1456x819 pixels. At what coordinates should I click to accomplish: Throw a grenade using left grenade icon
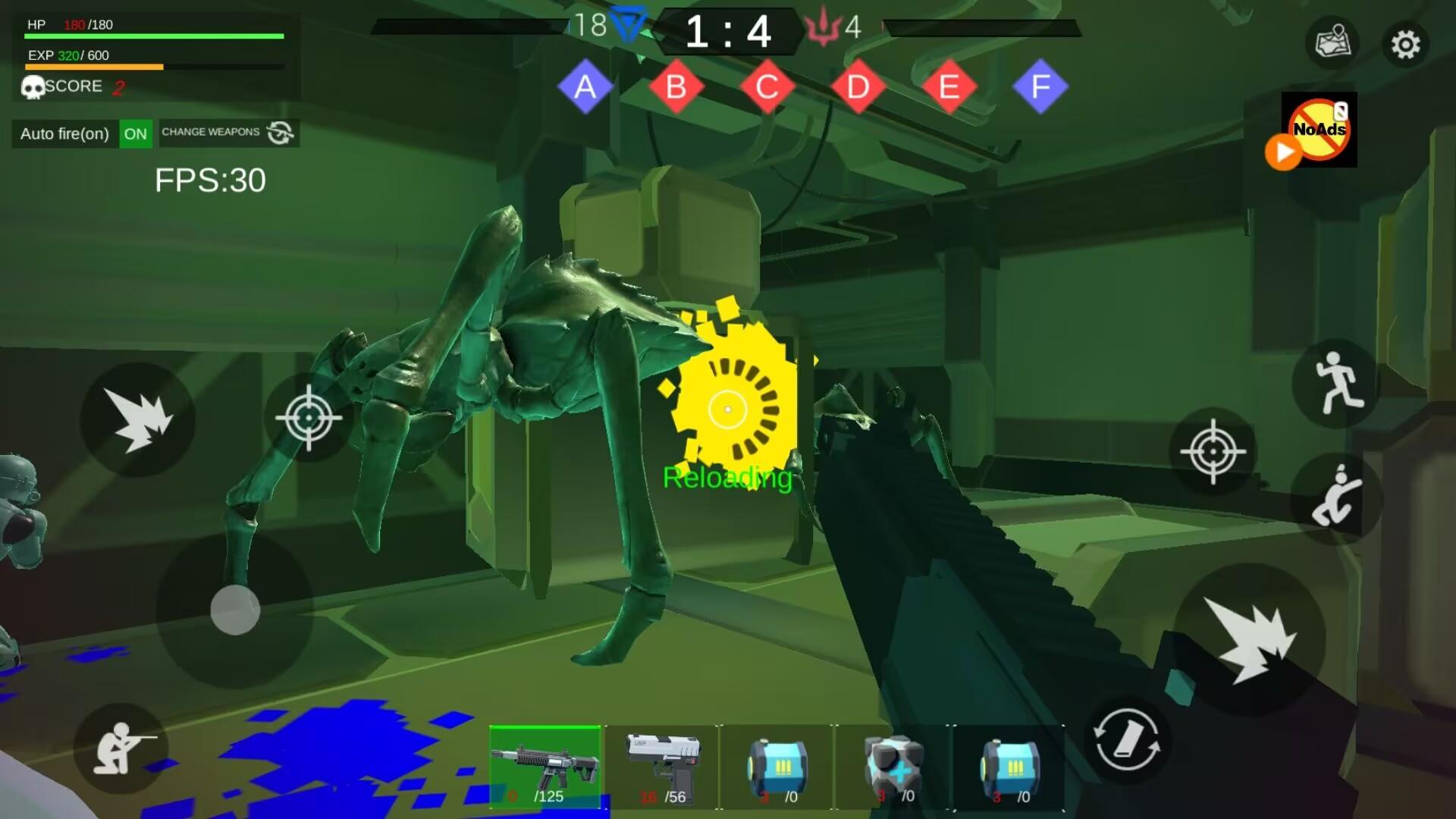tap(139, 416)
